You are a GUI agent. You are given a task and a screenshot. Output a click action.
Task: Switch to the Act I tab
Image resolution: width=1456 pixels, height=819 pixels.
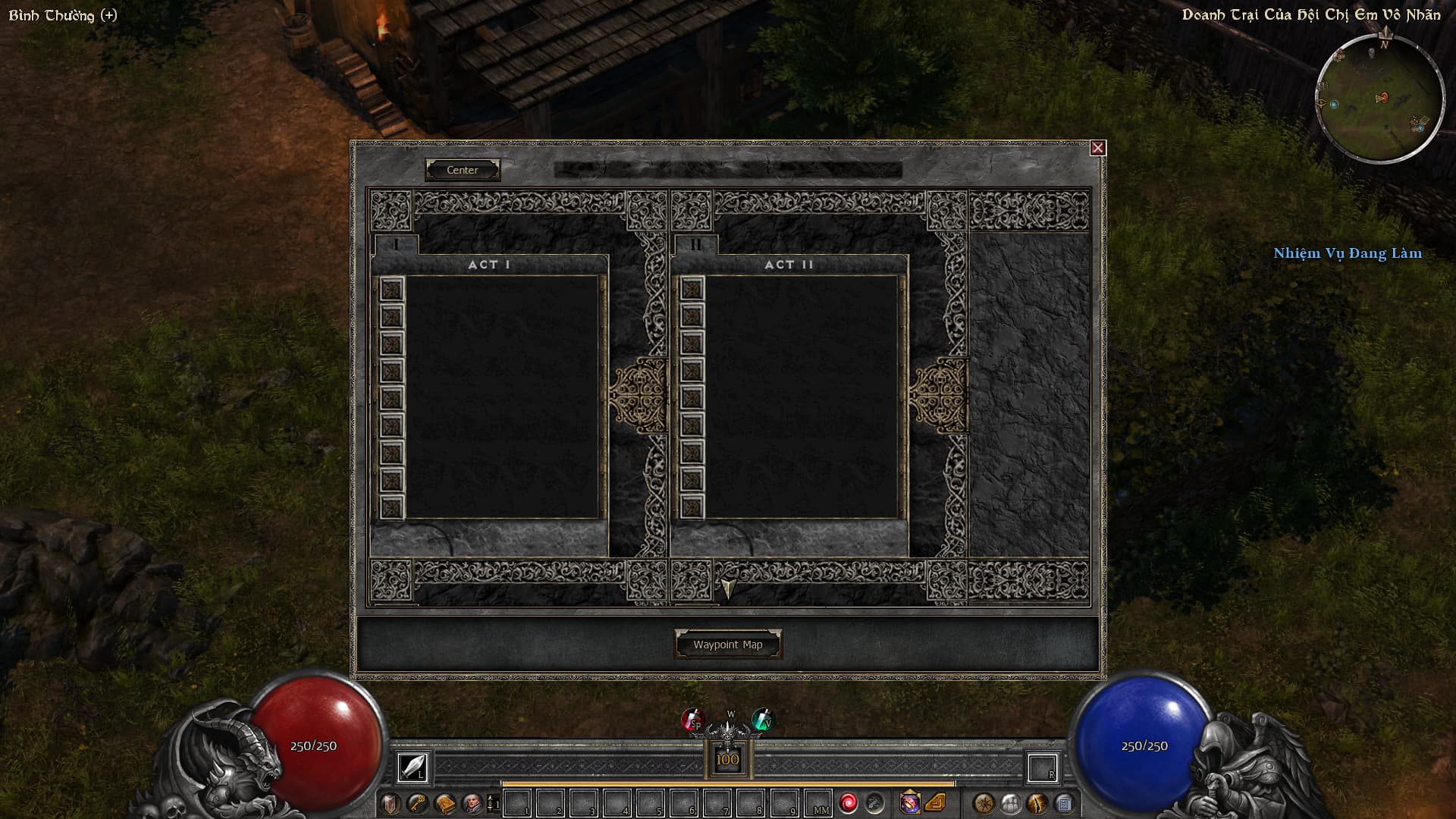396,244
